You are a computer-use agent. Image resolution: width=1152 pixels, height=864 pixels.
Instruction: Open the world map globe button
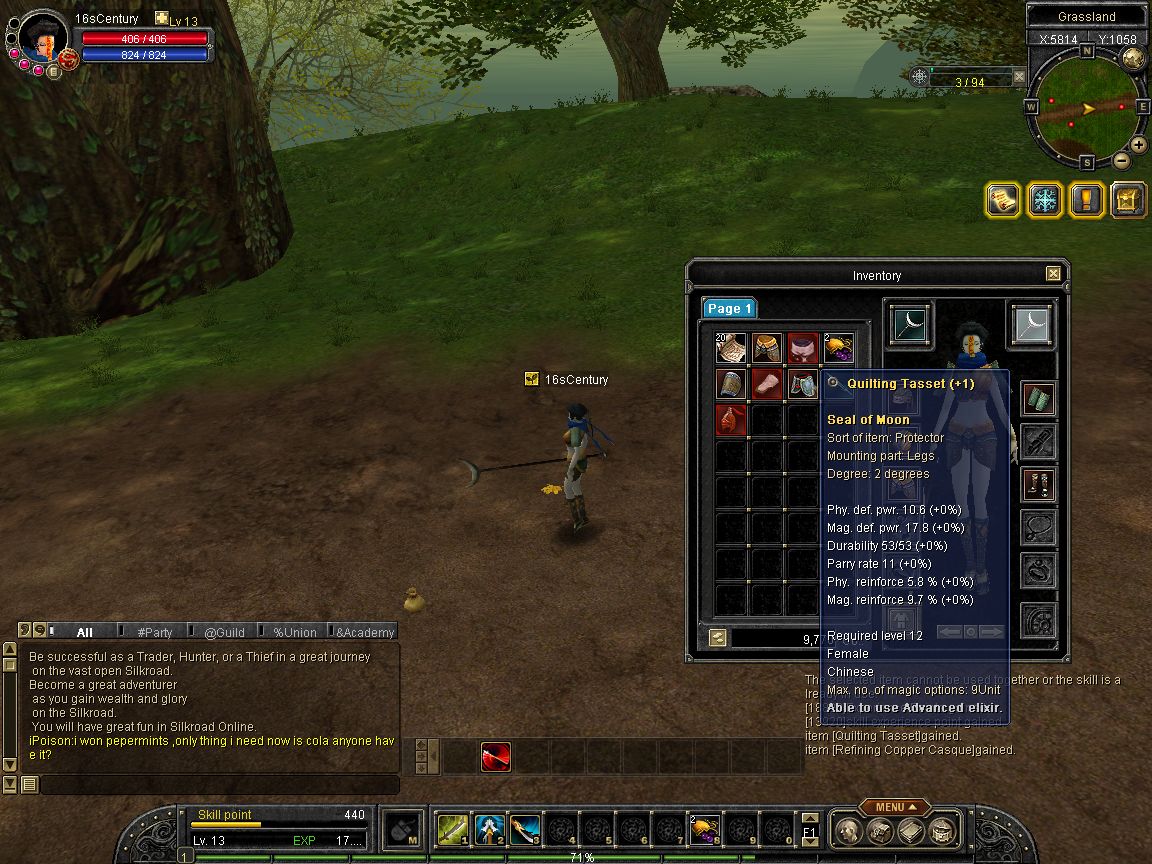point(1133,58)
